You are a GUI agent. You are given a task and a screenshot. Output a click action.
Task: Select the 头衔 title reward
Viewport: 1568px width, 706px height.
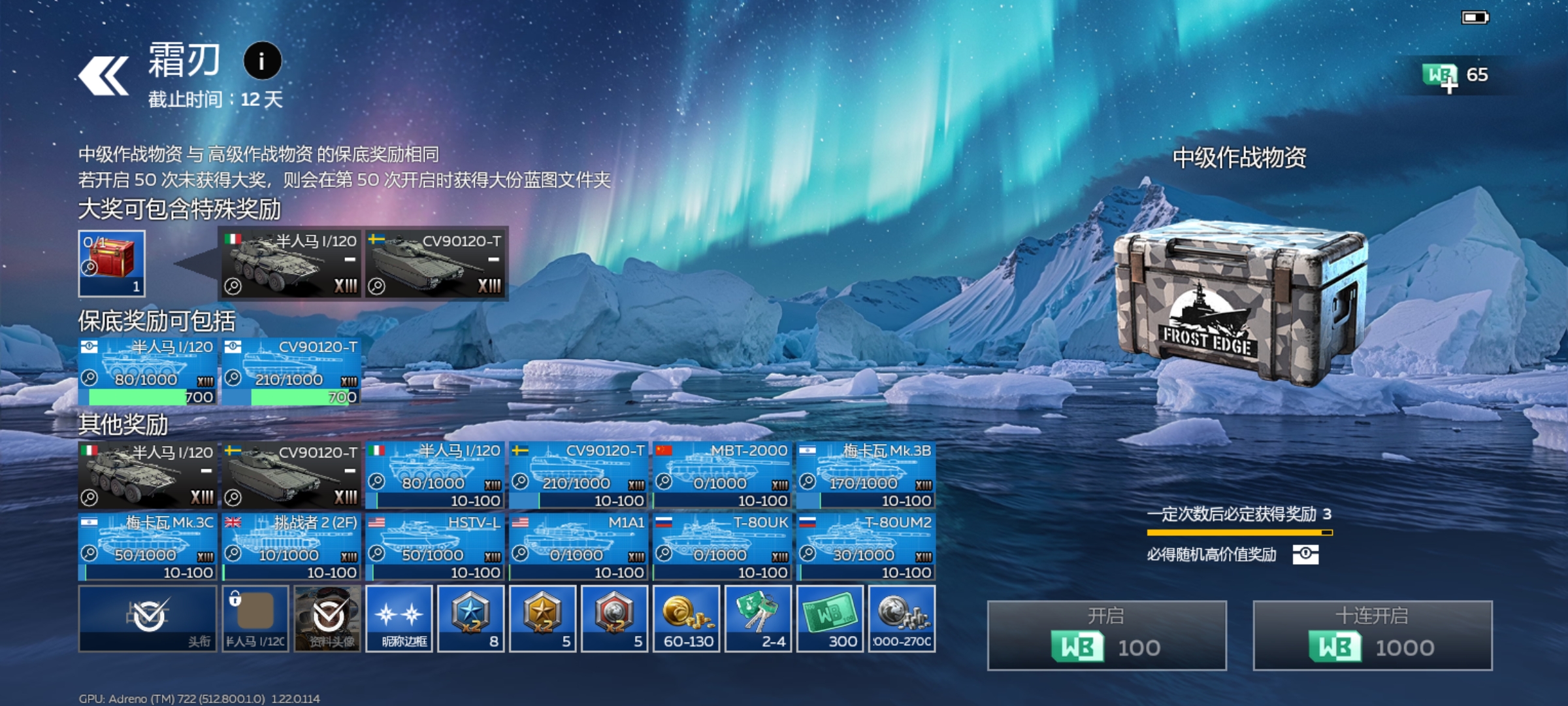tap(148, 618)
